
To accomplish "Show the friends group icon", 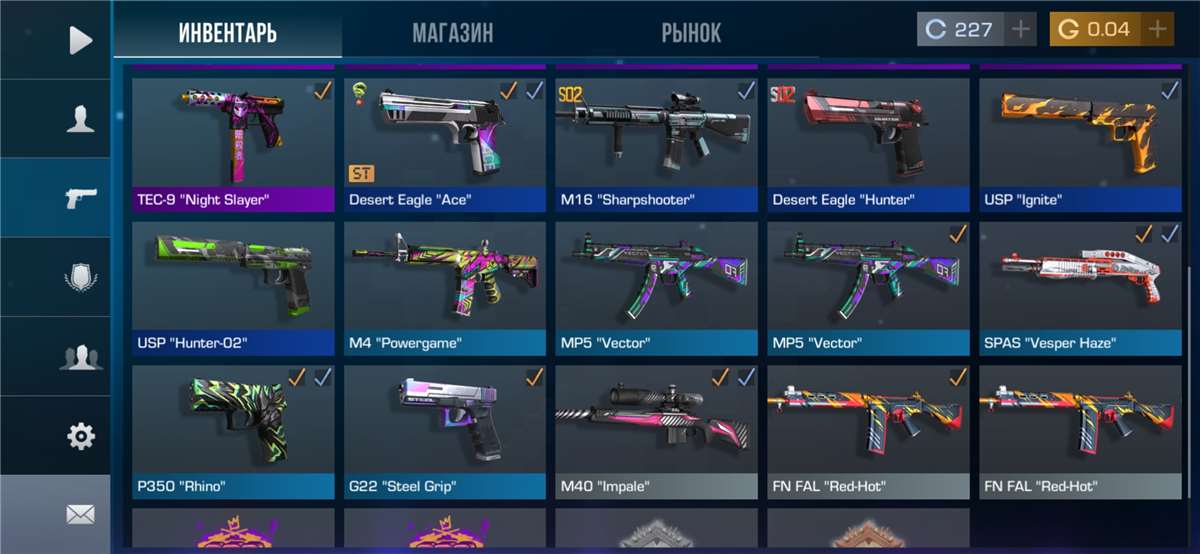I will (x=80, y=356).
